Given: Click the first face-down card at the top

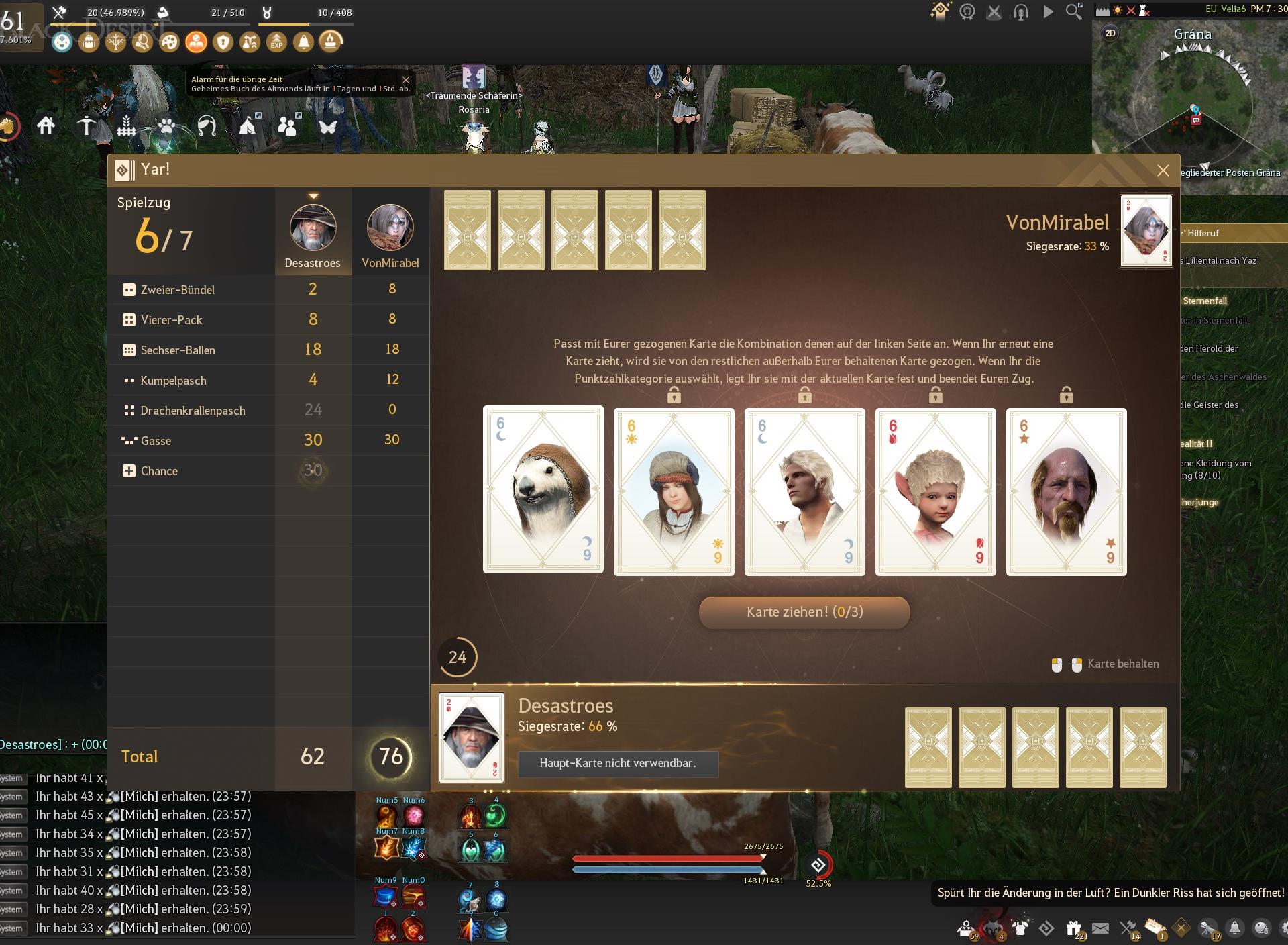Looking at the screenshot, I should click(467, 230).
